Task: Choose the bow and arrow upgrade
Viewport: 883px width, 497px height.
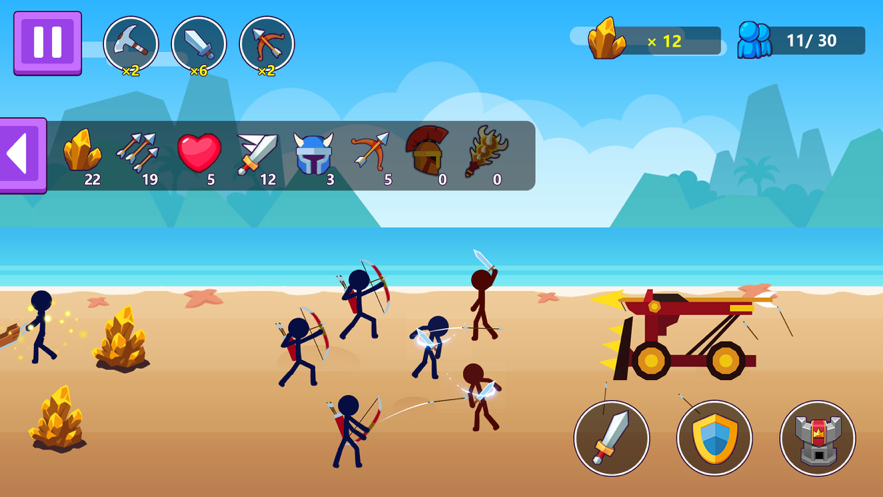Action: (370, 154)
